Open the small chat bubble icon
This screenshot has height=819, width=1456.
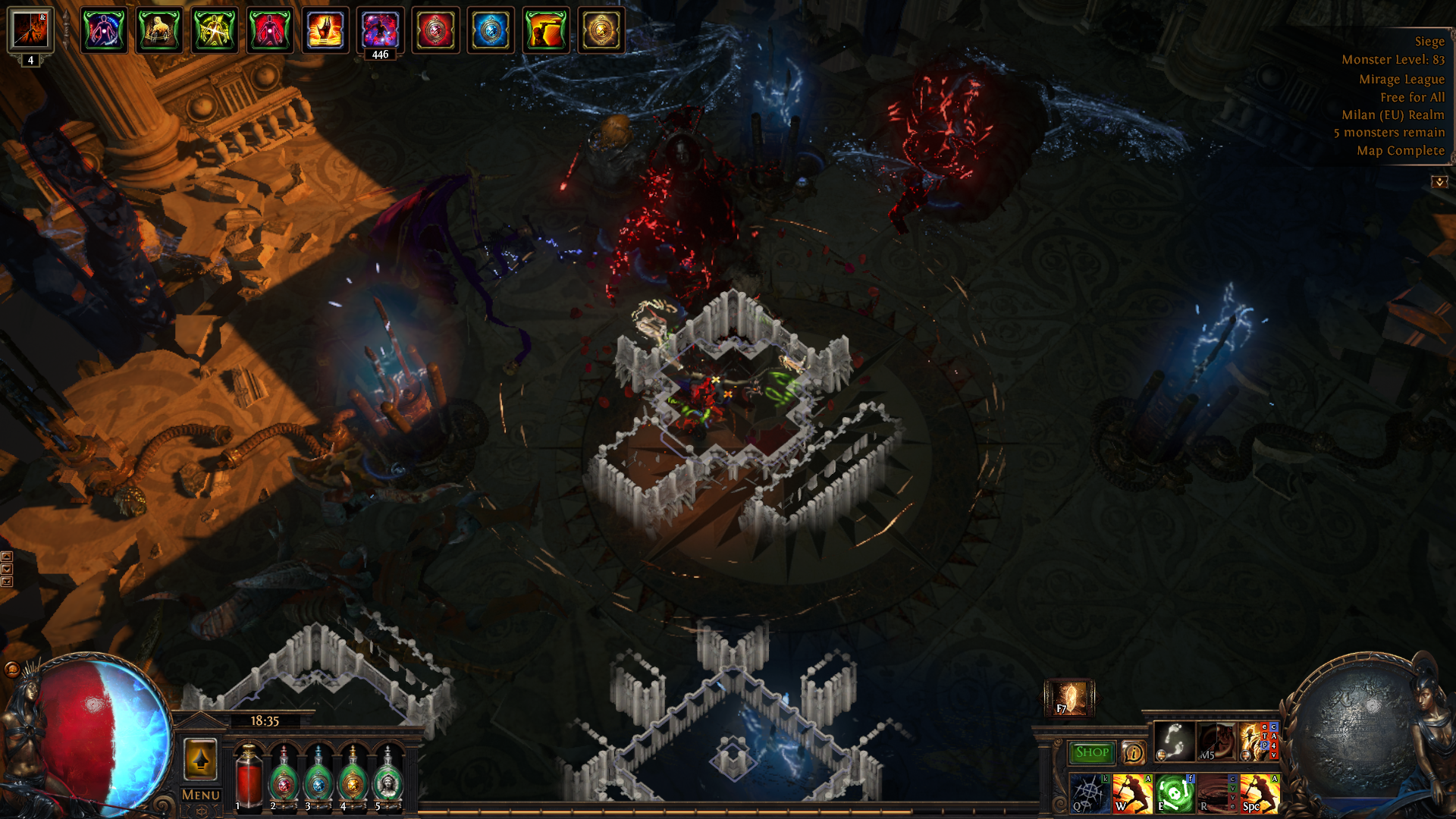pyautogui.click(x=11, y=669)
